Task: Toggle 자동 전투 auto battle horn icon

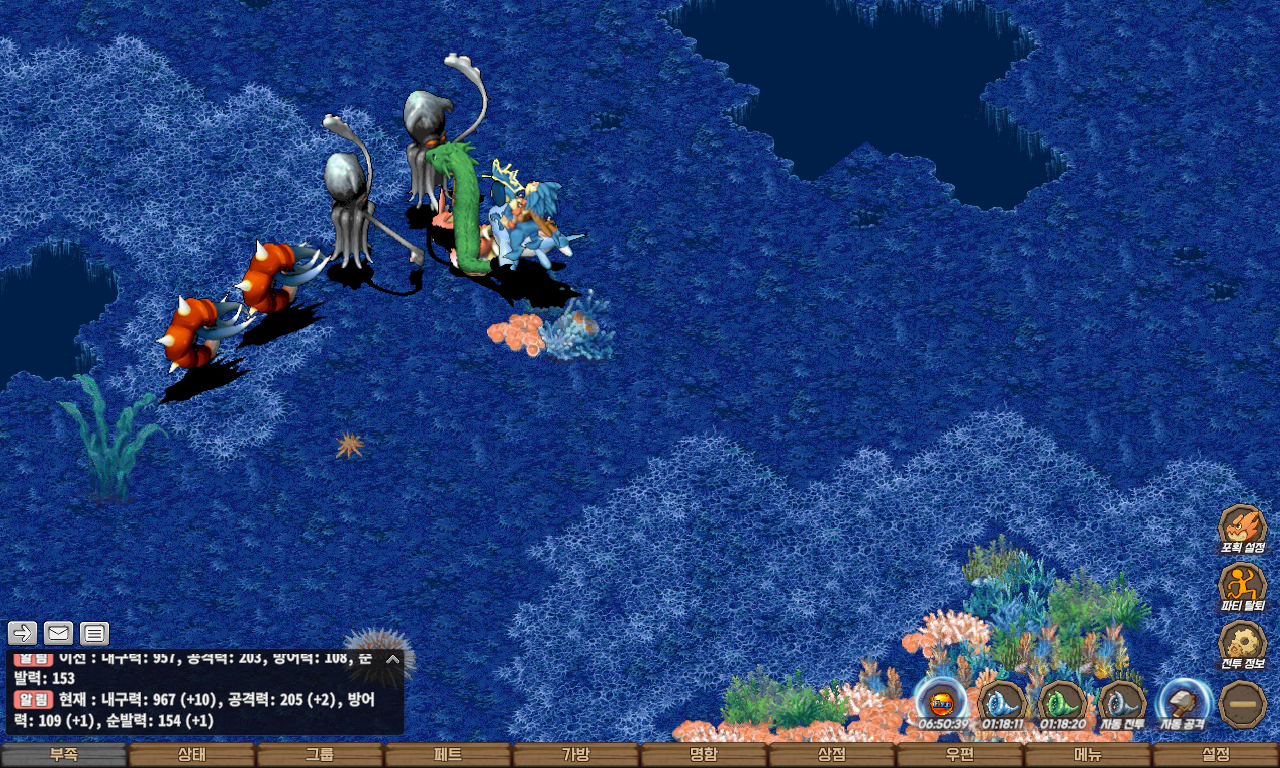Action: 1122,703
